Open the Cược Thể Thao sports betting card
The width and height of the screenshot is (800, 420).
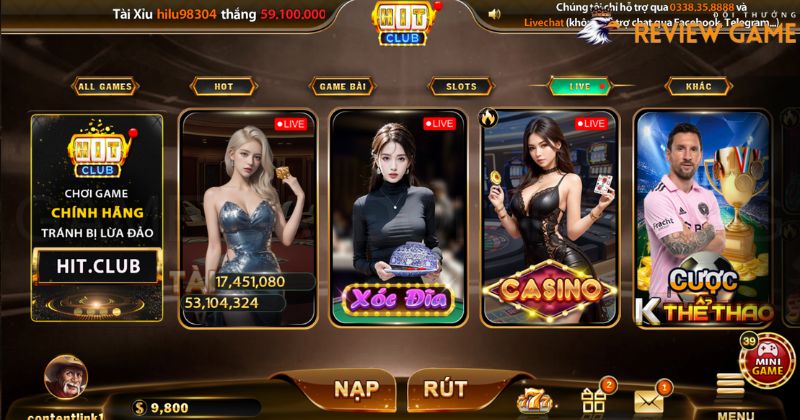703,218
